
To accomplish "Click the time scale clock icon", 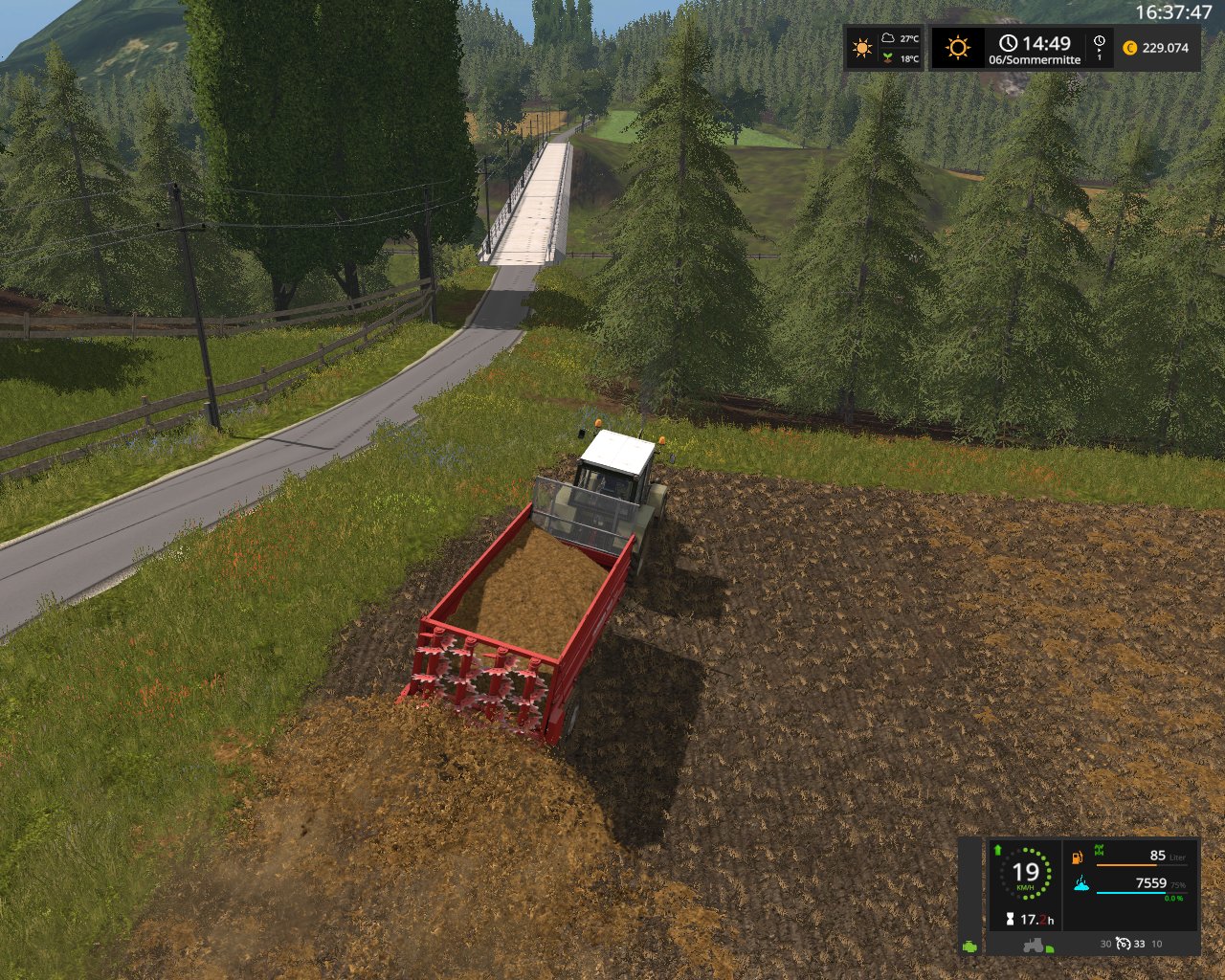I will point(1099,42).
